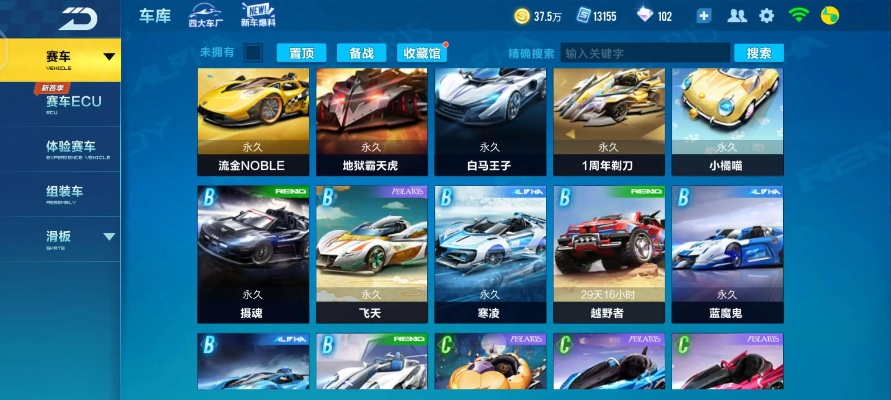Select the 流金NOBLE car card

(252, 122)
